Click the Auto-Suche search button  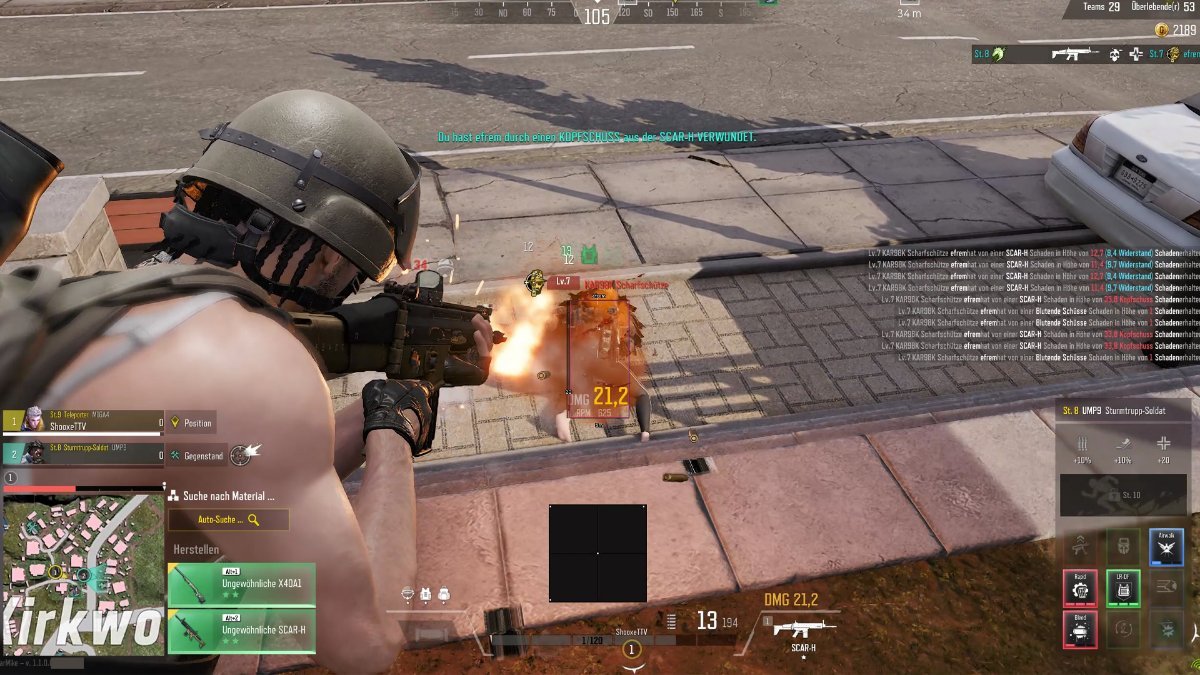228,520
